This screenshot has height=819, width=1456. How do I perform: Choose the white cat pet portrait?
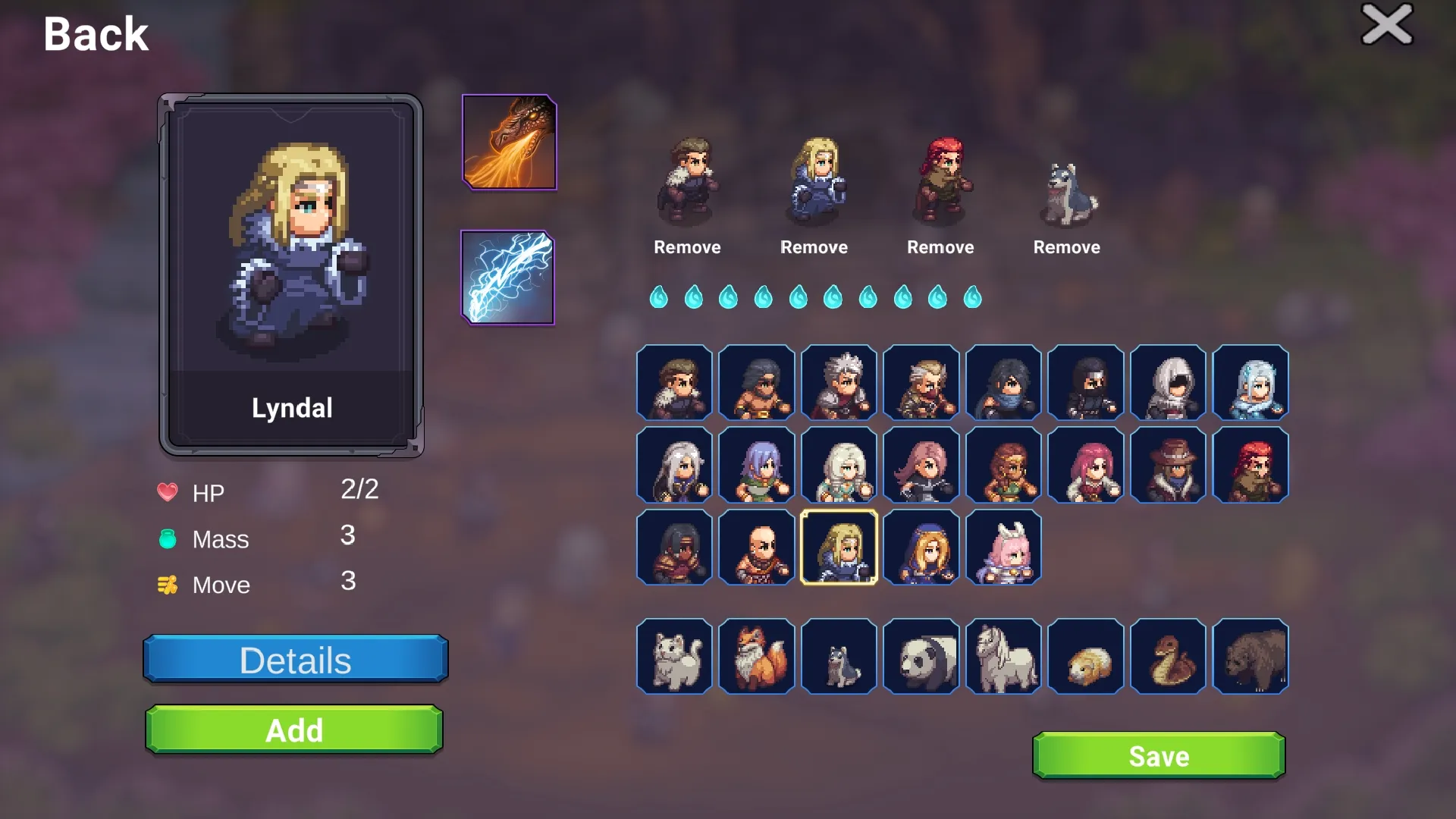click(x=674, y=657)
